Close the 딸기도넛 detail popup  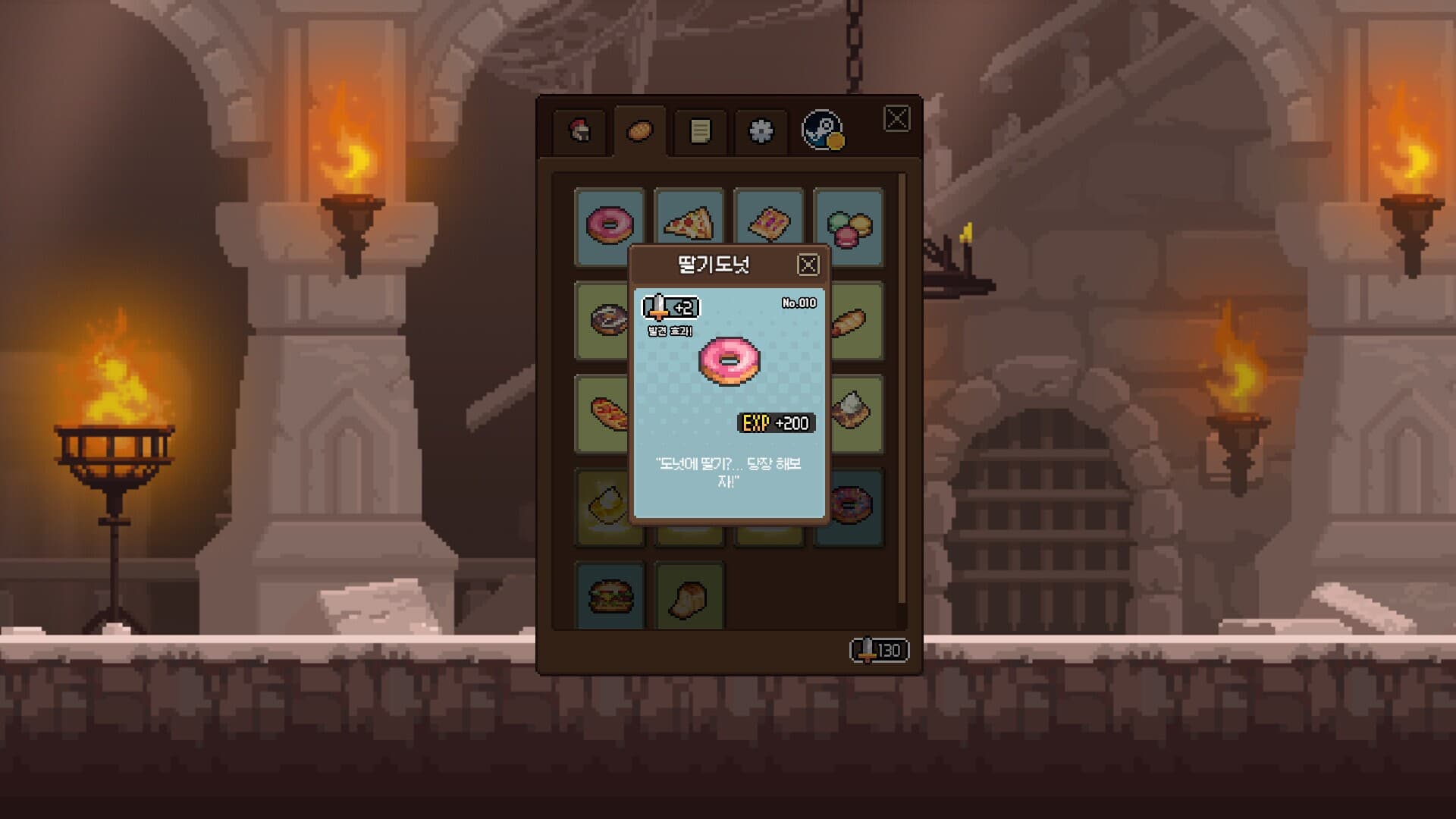(808, 263)
